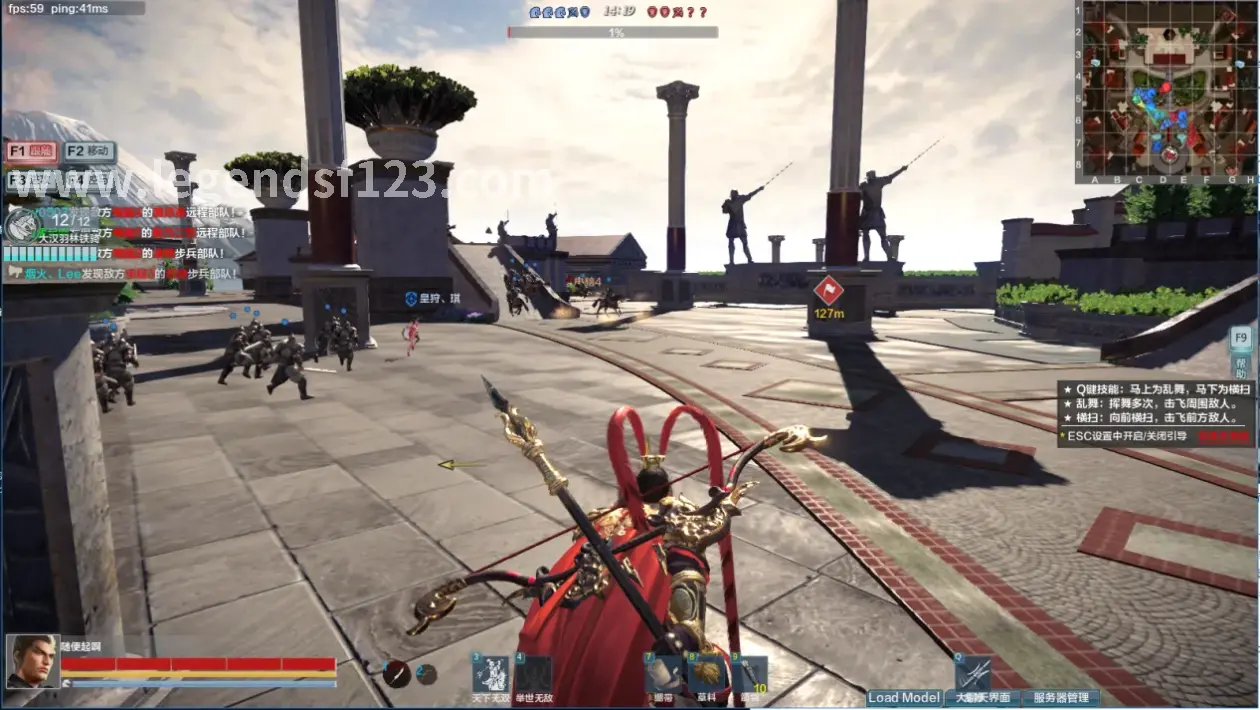Trigger the Q spear skill icon
Viewport: 1260px width, 710px height.
pyautogui.click(x=973, y=672)
